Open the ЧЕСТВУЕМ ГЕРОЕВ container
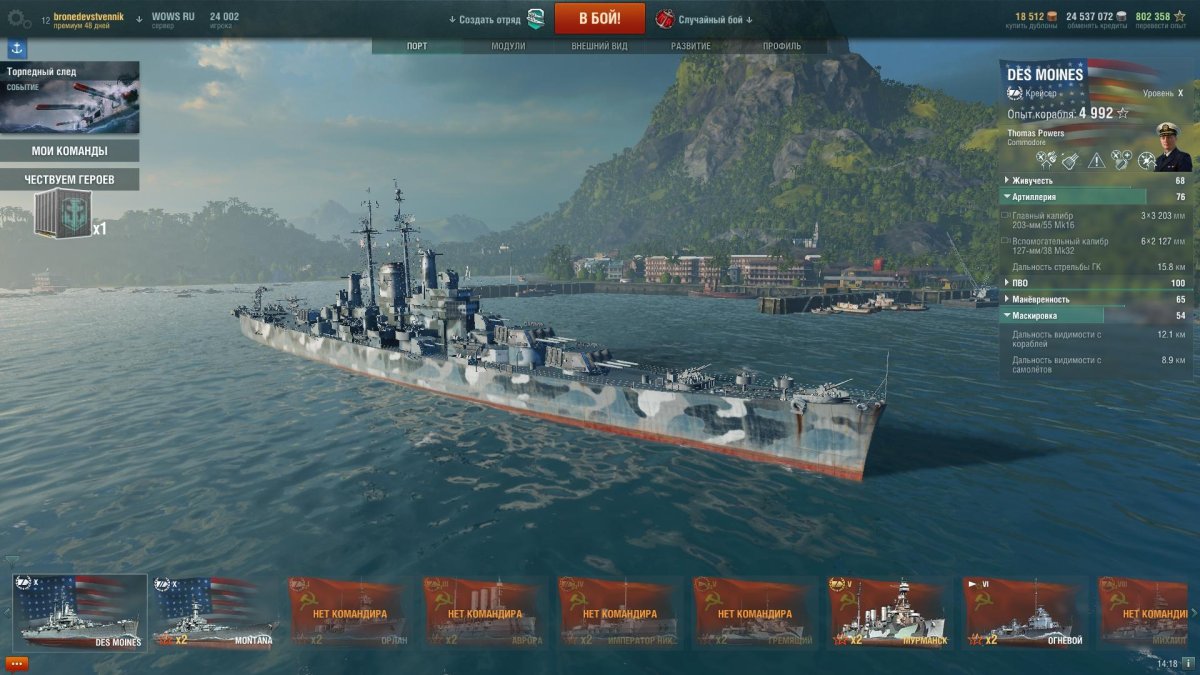This screenshot has height=675, width=1200. (63, 214)
